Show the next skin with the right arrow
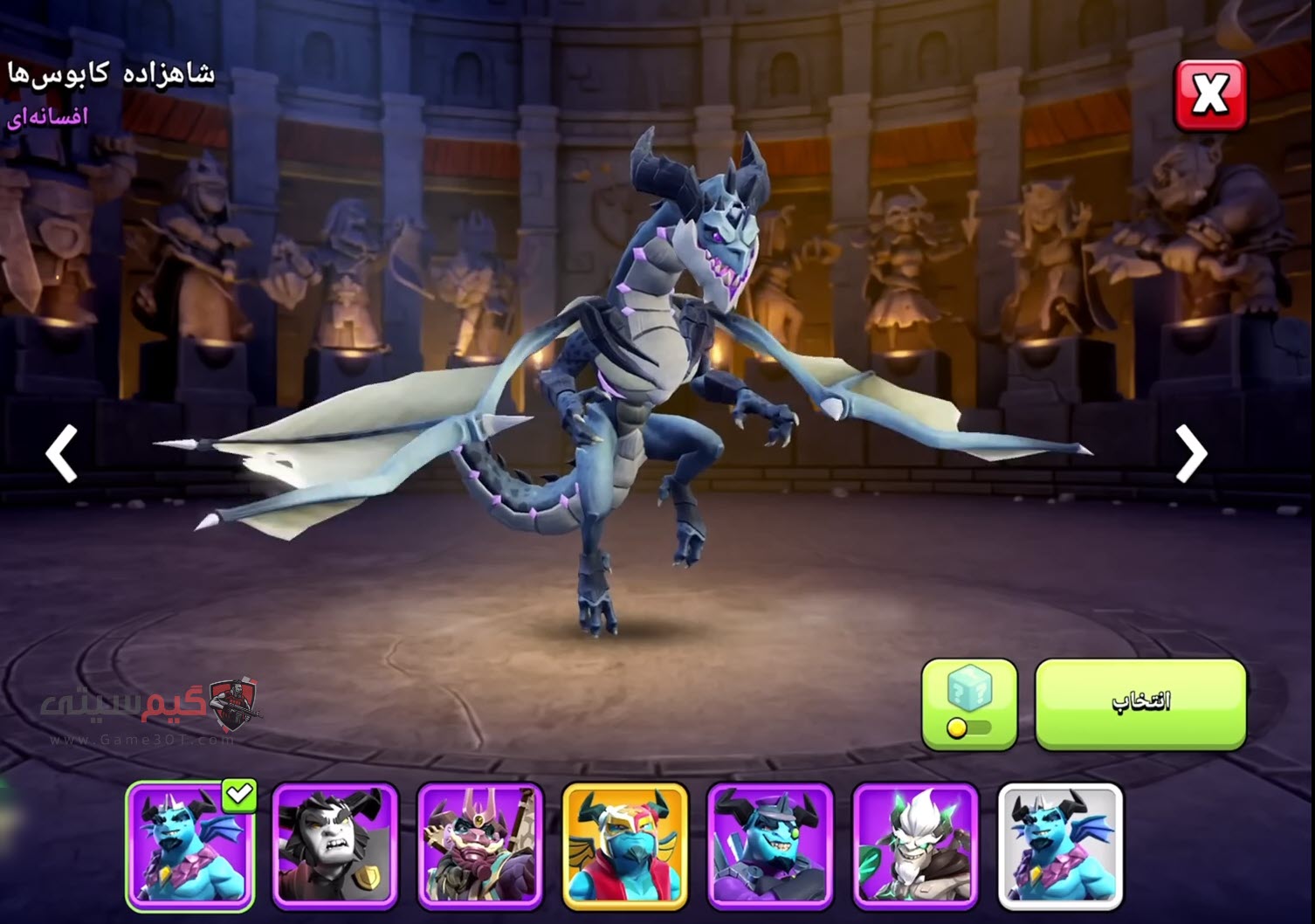1315x924 pixels. pyautogui.click(x=1190, y=453)
